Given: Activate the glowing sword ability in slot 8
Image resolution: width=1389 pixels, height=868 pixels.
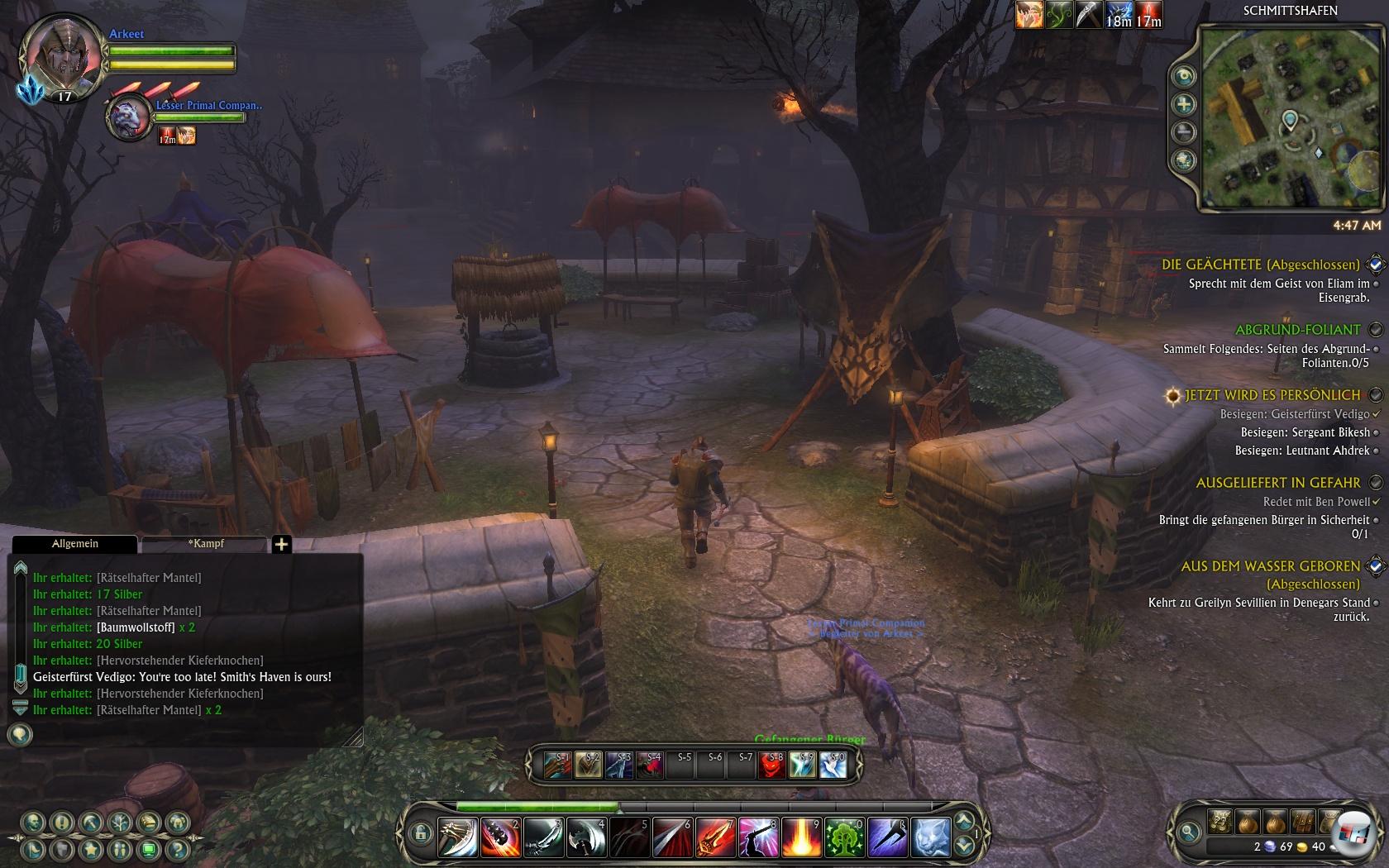Looking at the screenshot, I should (757, 837).
